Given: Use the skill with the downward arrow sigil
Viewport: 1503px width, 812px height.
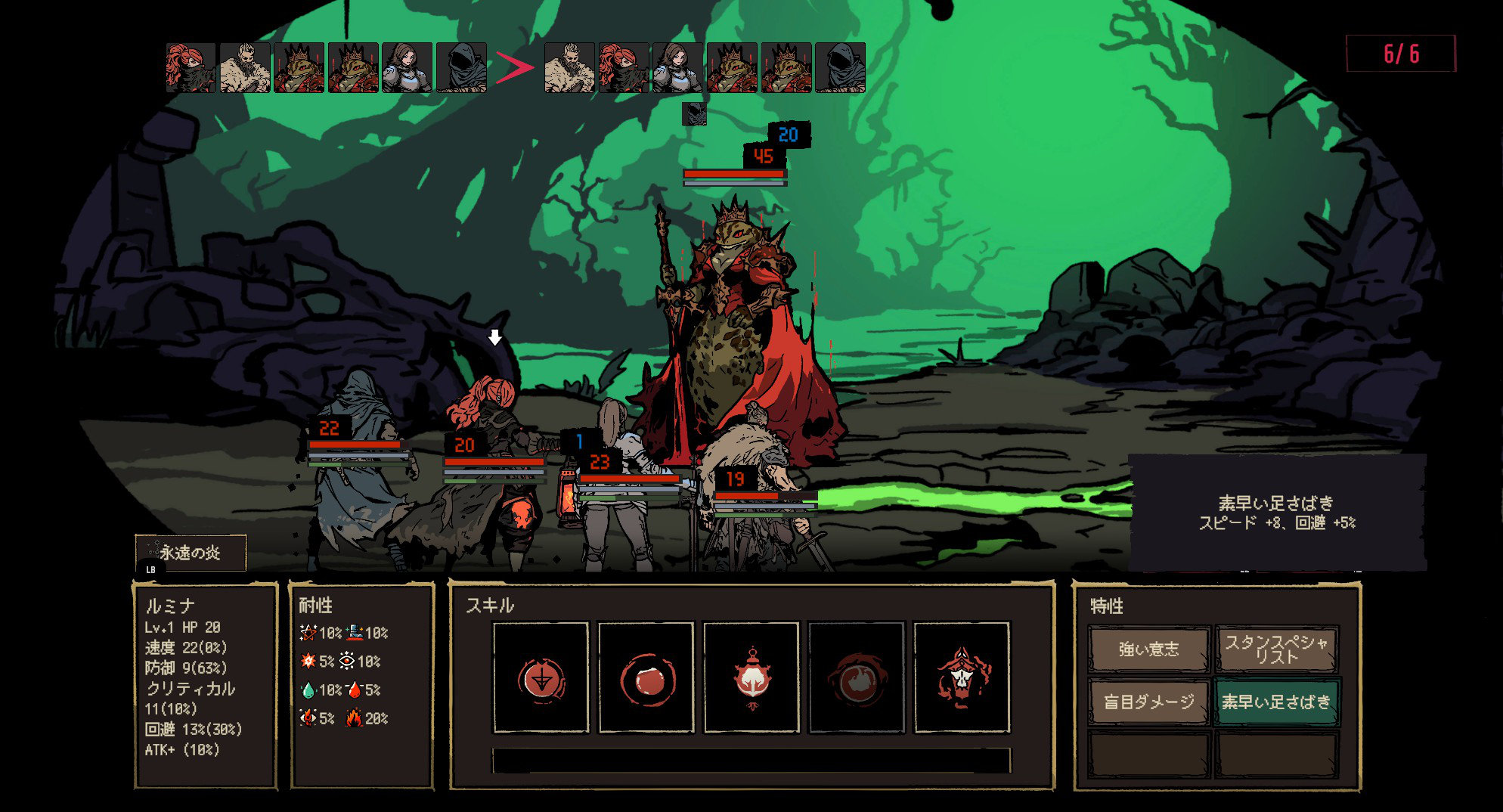Looking at the screenshot, I should (x=541, y=677).
